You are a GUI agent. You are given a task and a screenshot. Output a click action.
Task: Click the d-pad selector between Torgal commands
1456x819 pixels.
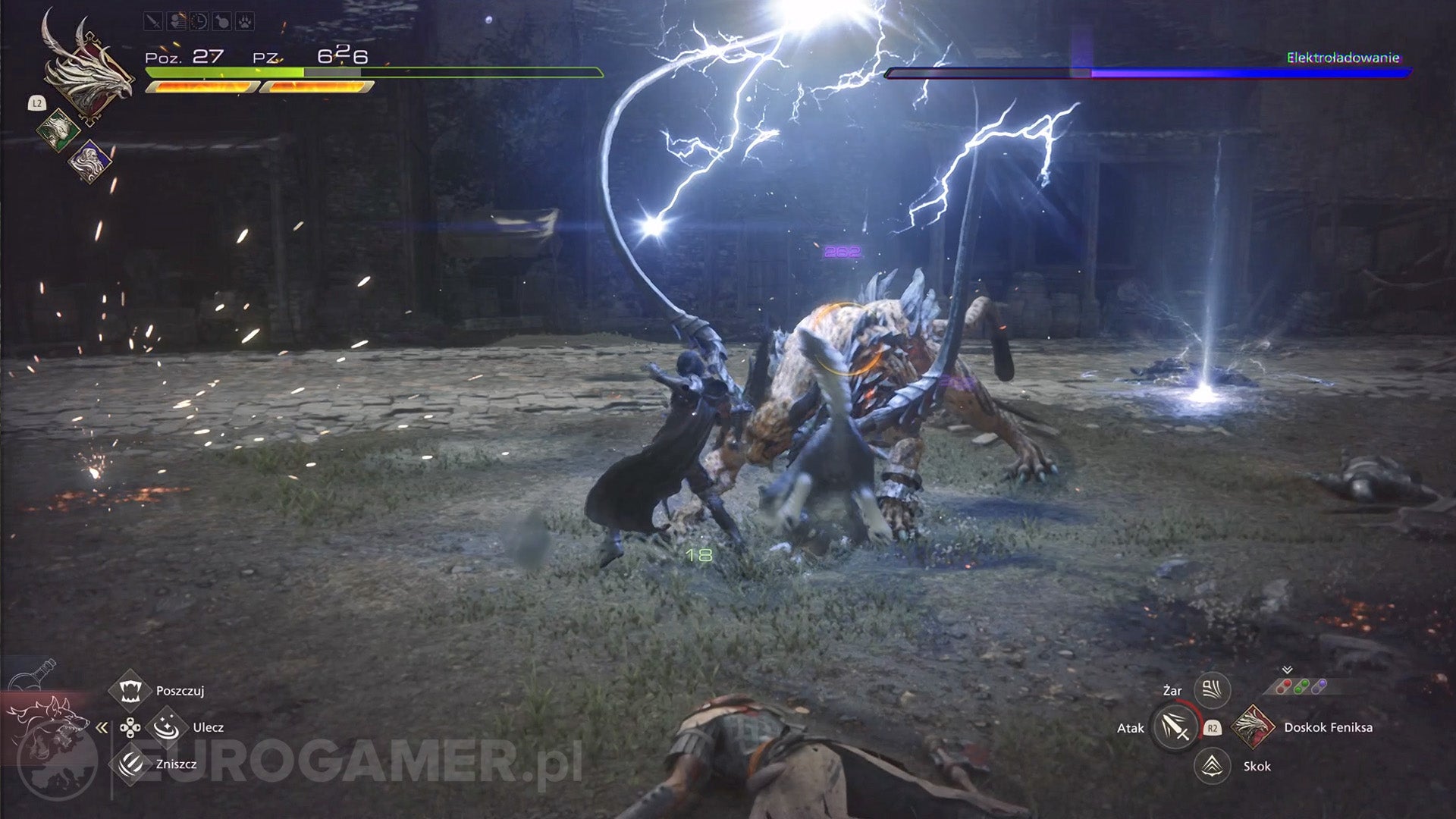coord(130,728)
